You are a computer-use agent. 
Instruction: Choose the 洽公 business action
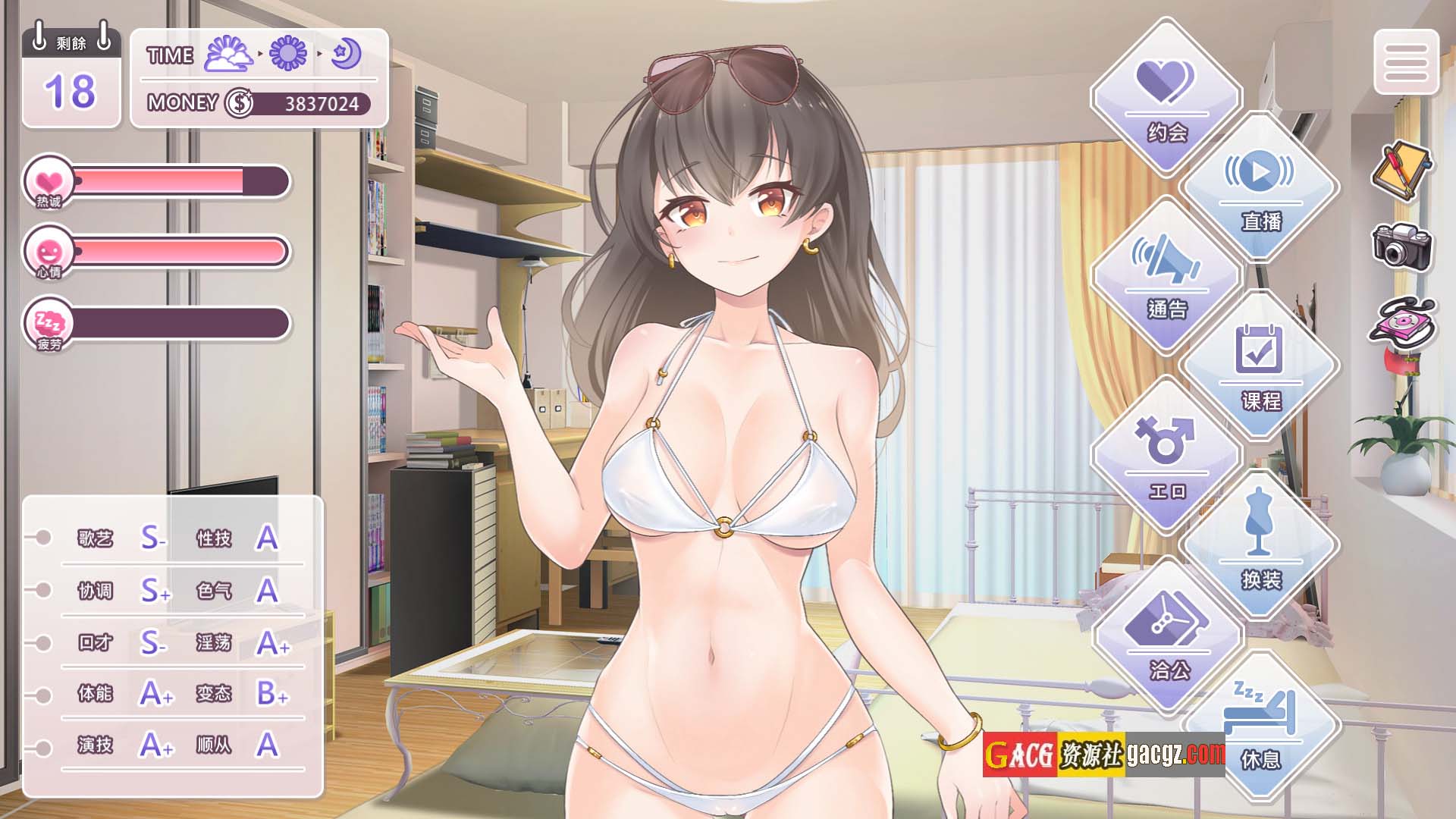click(x=1168, y=635)
